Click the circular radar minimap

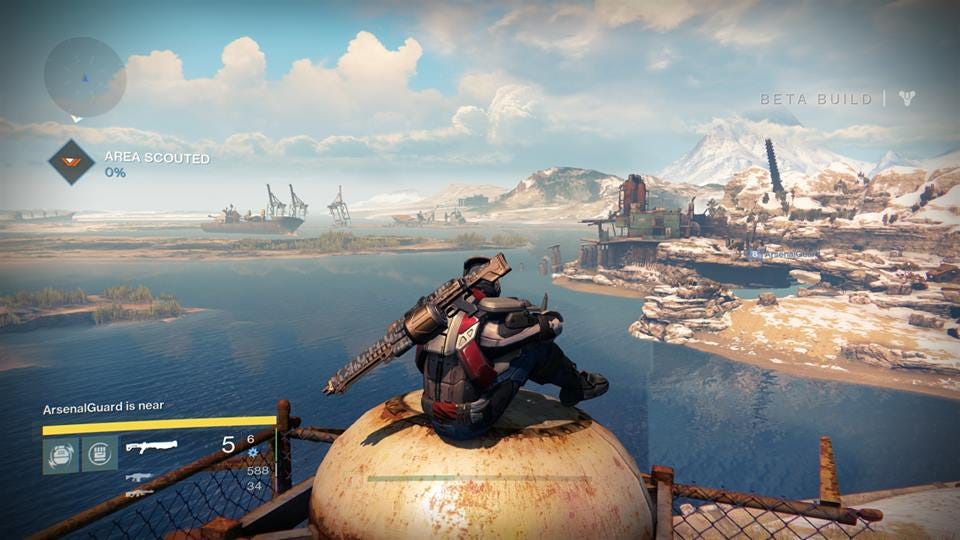pyautogui.click(x=84, y=77)
